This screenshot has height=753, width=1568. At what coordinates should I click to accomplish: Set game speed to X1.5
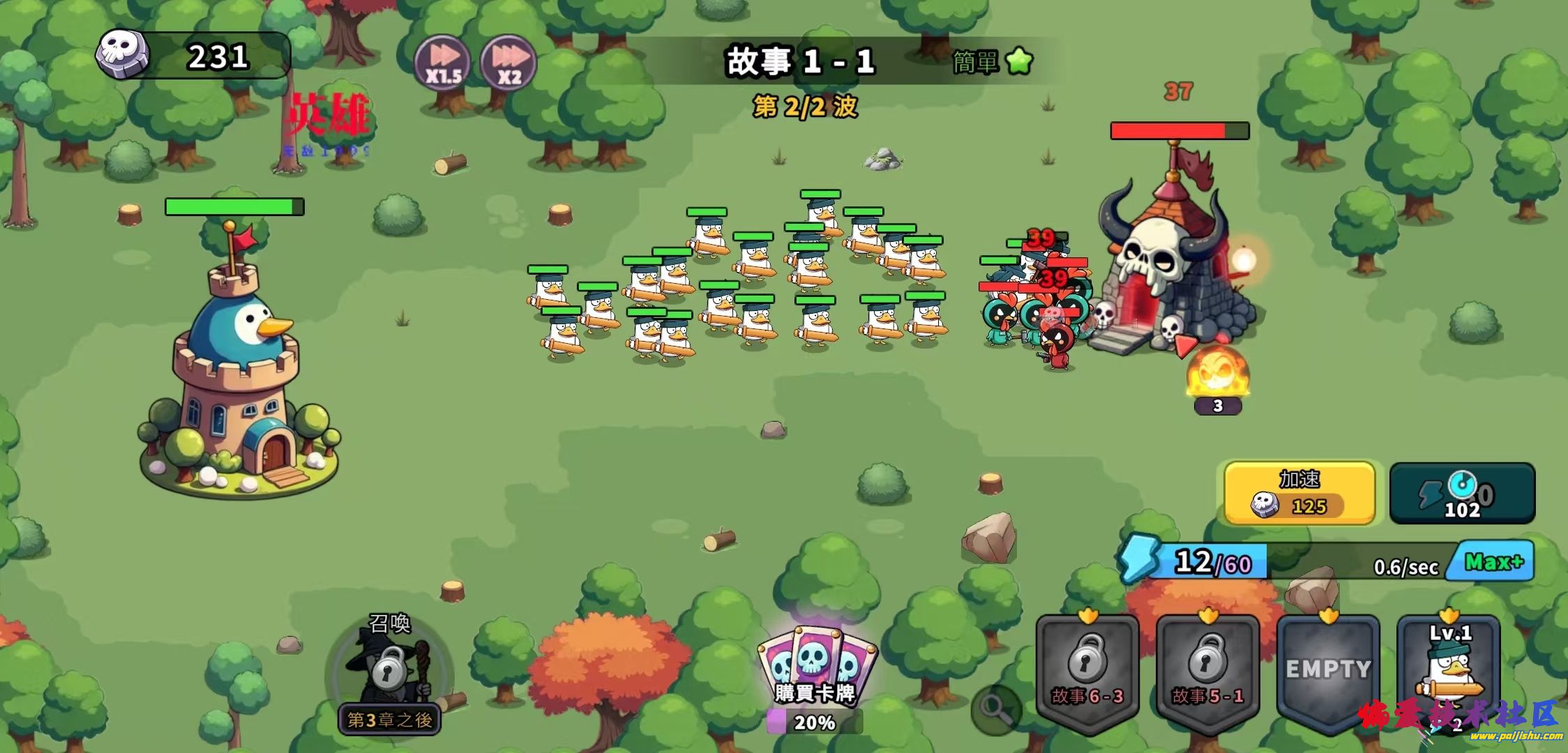coord(442,63)
